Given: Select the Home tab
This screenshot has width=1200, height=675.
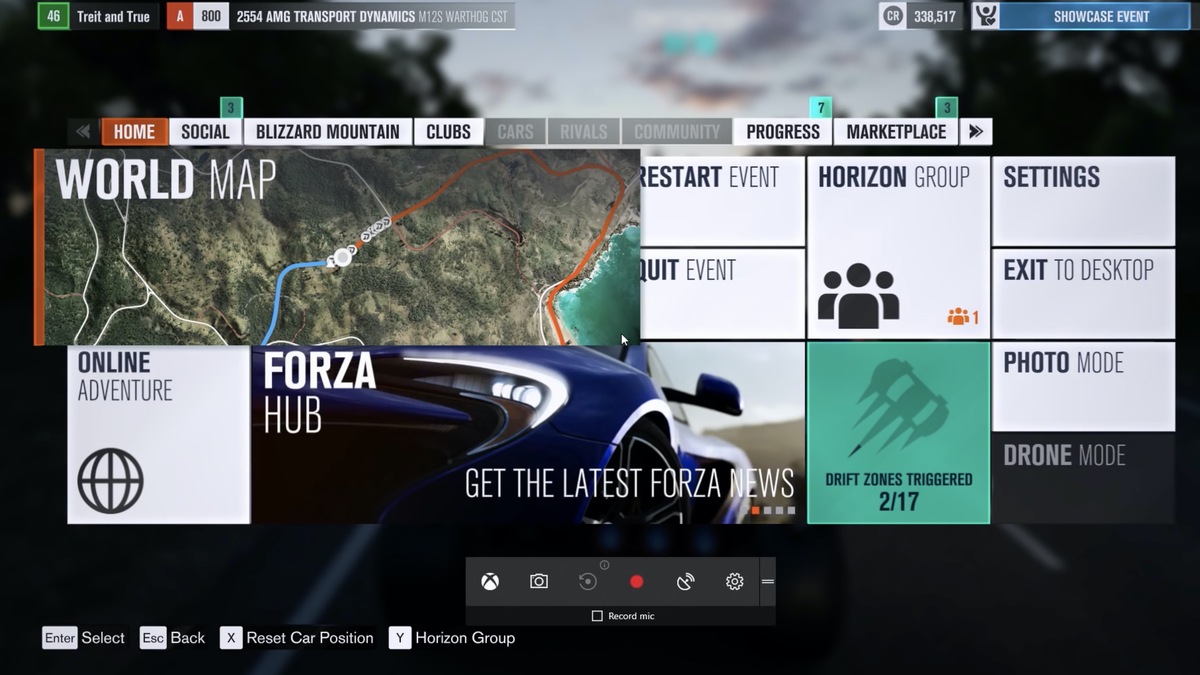Looking at the screenshot, I should pyautogui.click(x=134, y=132).
